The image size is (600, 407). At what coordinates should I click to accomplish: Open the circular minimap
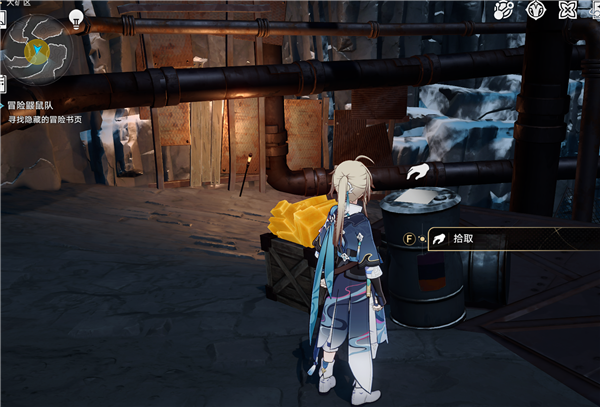[39, 46]
